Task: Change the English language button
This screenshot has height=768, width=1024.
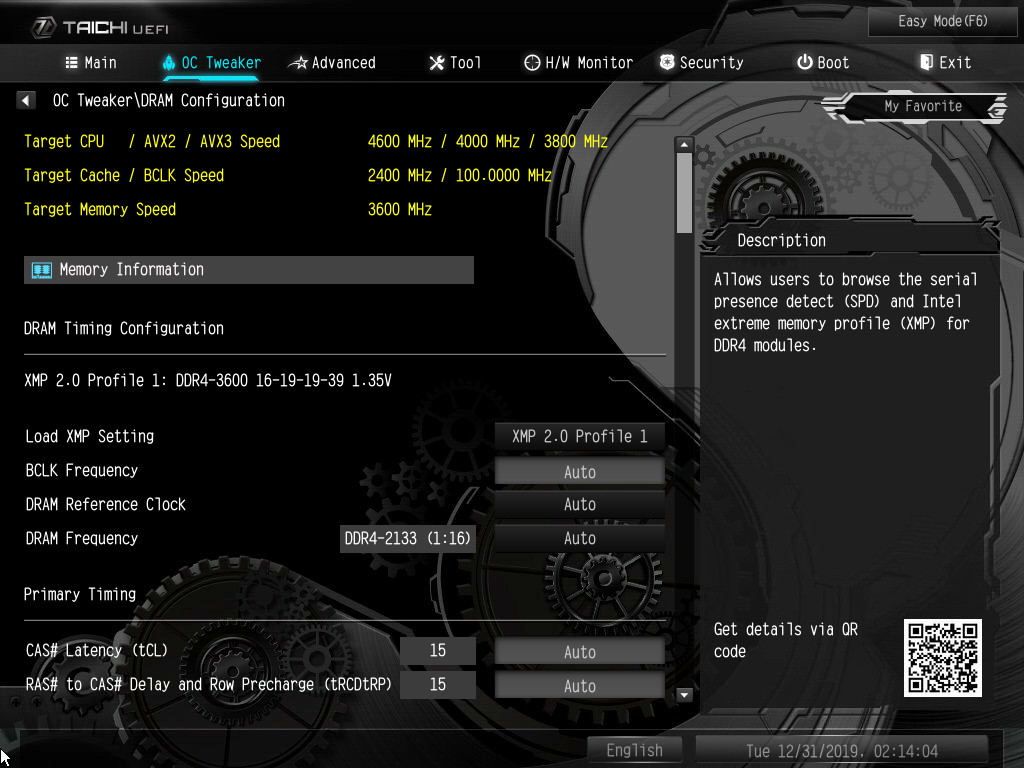Action: (634, 750)
